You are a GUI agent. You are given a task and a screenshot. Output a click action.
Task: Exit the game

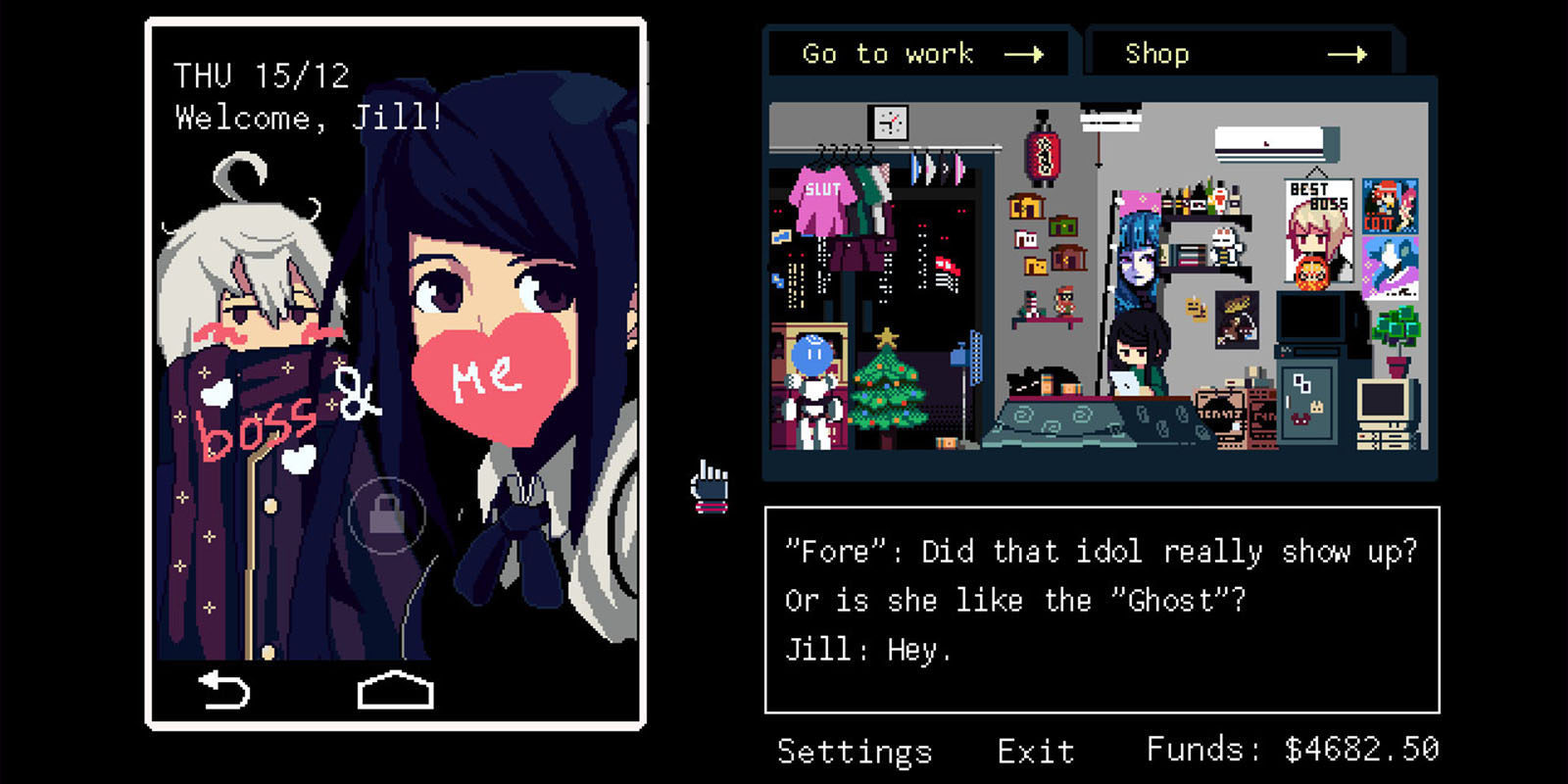coord(1035,751)
